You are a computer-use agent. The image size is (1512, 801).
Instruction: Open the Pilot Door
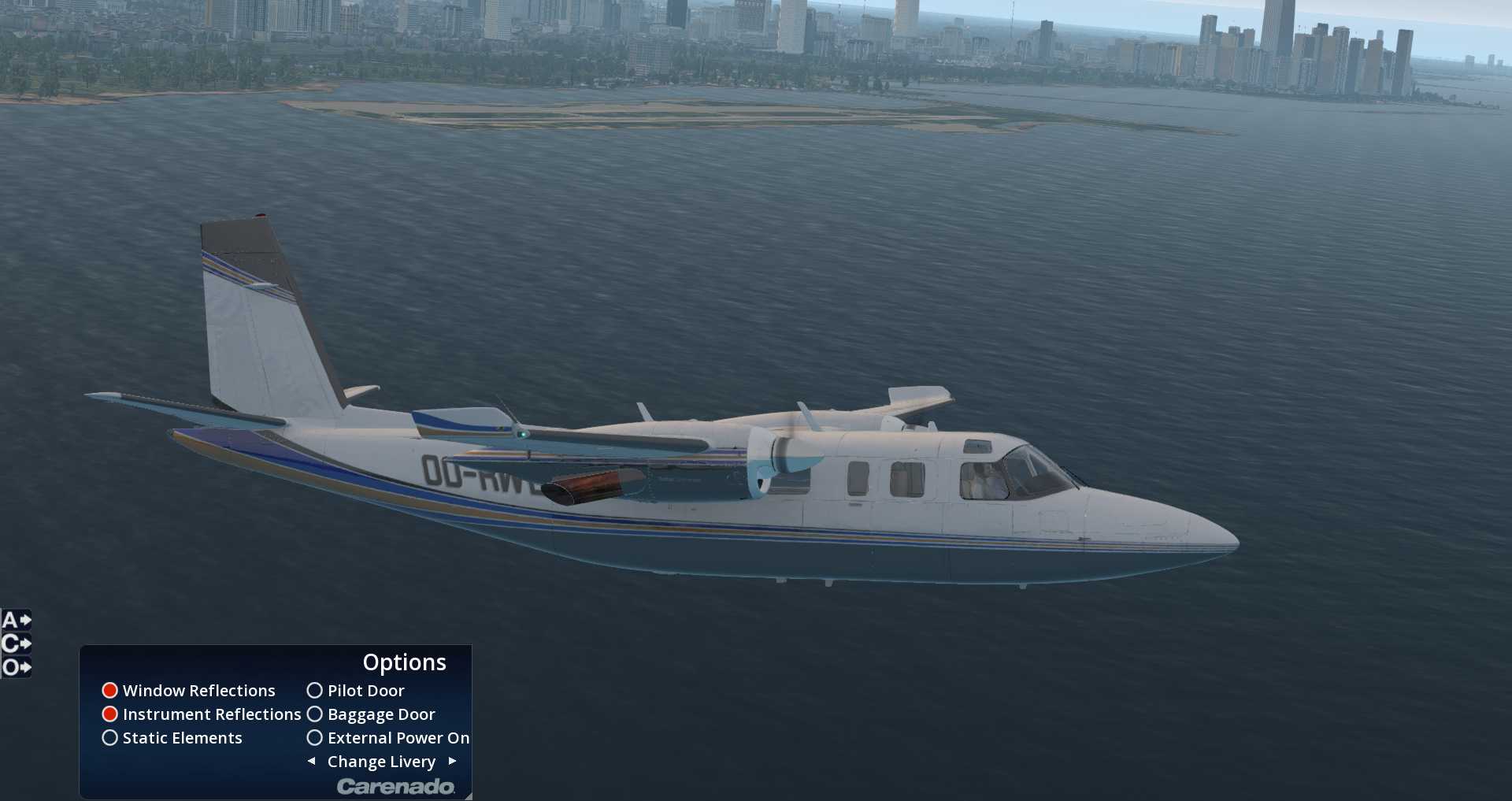(x=315, y=691)
